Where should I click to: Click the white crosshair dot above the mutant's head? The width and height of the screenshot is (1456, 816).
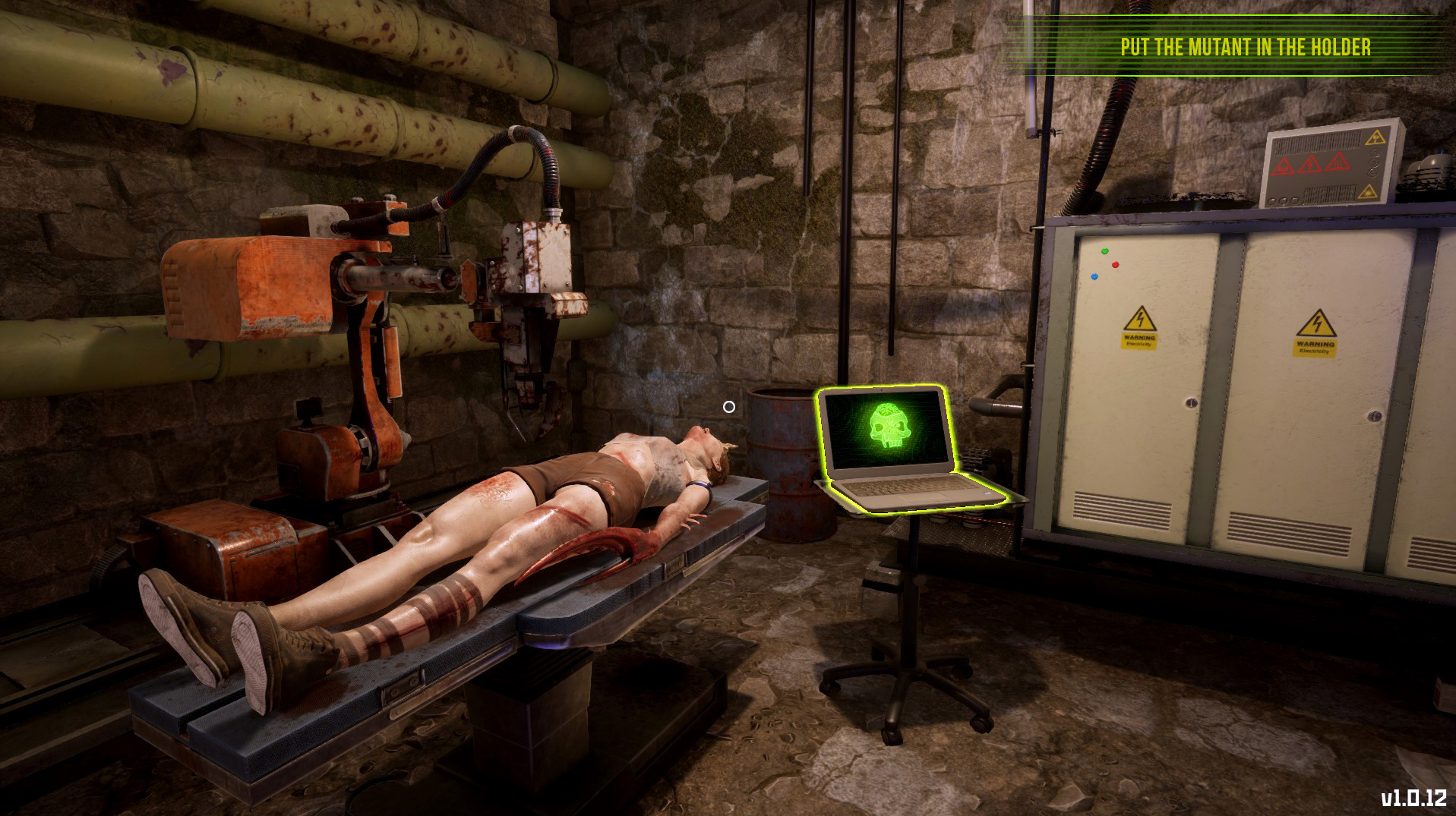tap(728, 407)
